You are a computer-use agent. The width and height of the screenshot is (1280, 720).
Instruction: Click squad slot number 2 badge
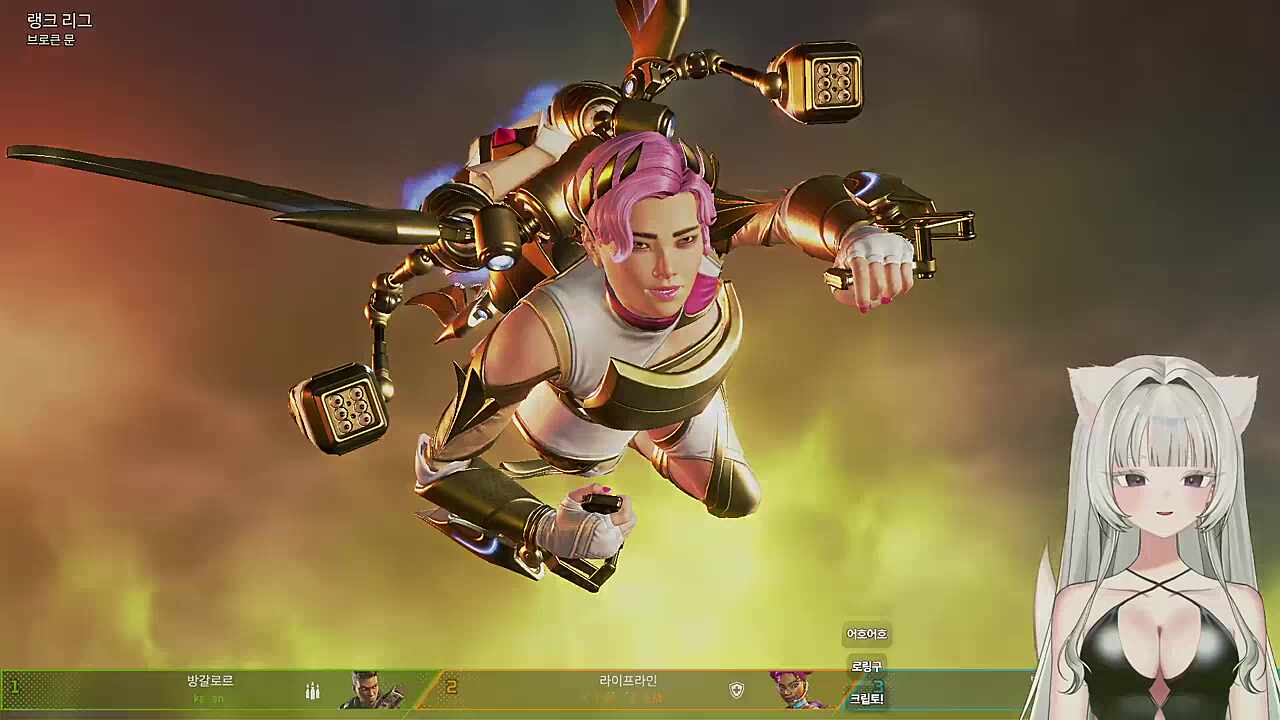click(450, 685)
